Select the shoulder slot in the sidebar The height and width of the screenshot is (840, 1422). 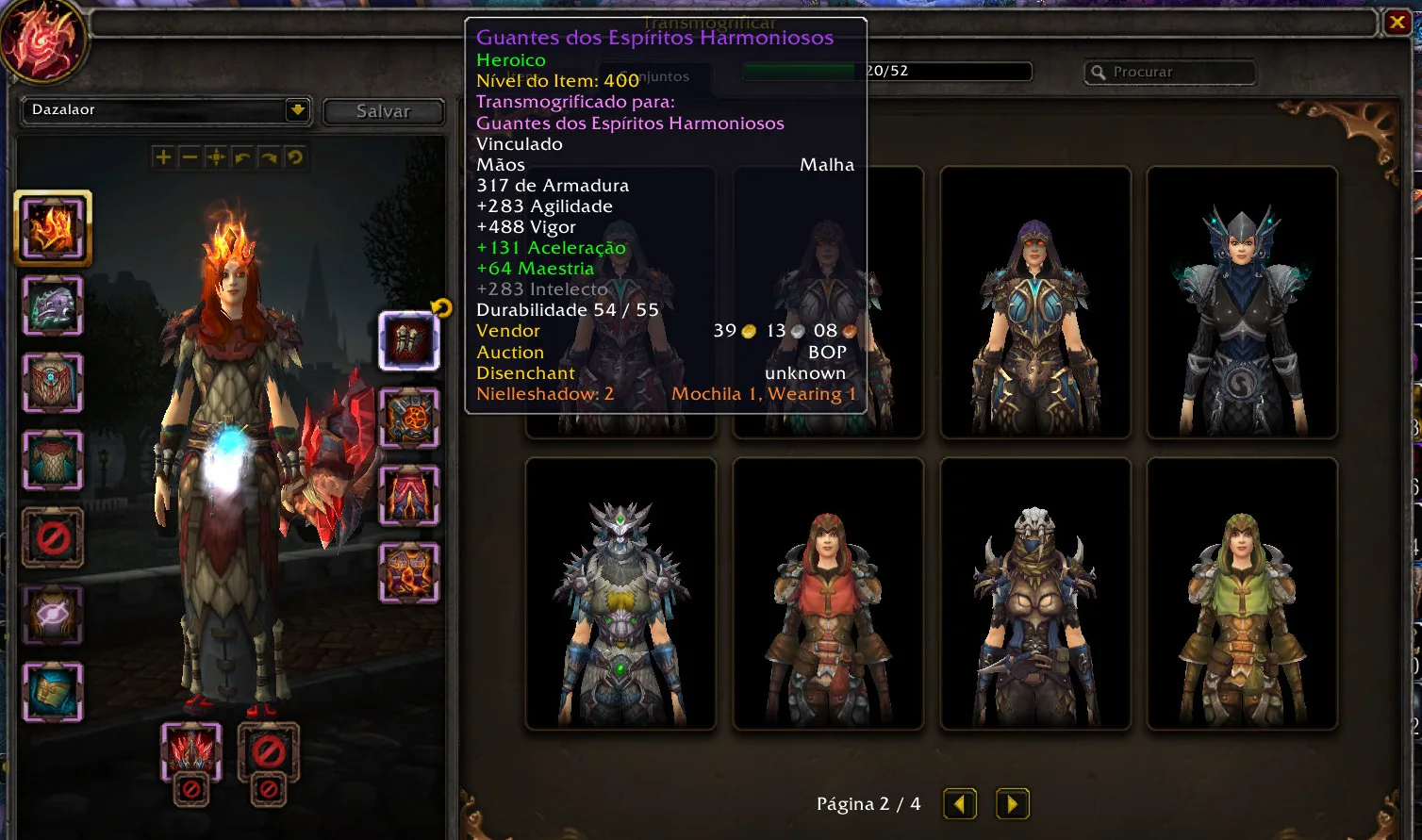pos(53,306)
